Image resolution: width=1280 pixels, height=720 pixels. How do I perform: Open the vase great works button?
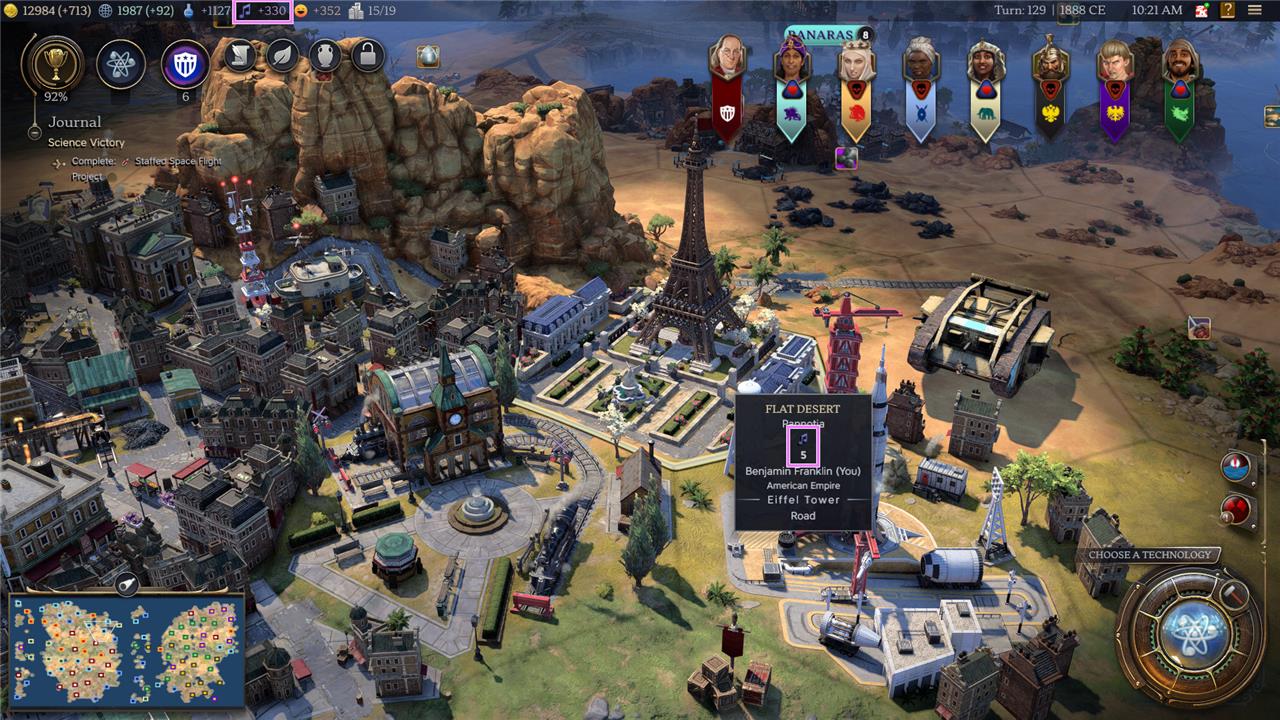click(325, 55)
